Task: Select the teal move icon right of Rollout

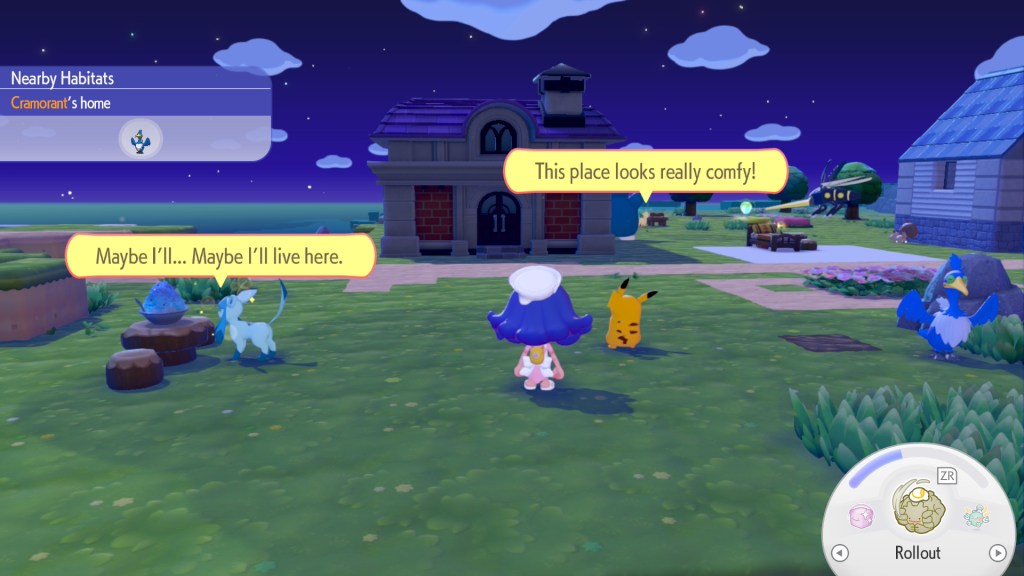Action: [976, 516]
